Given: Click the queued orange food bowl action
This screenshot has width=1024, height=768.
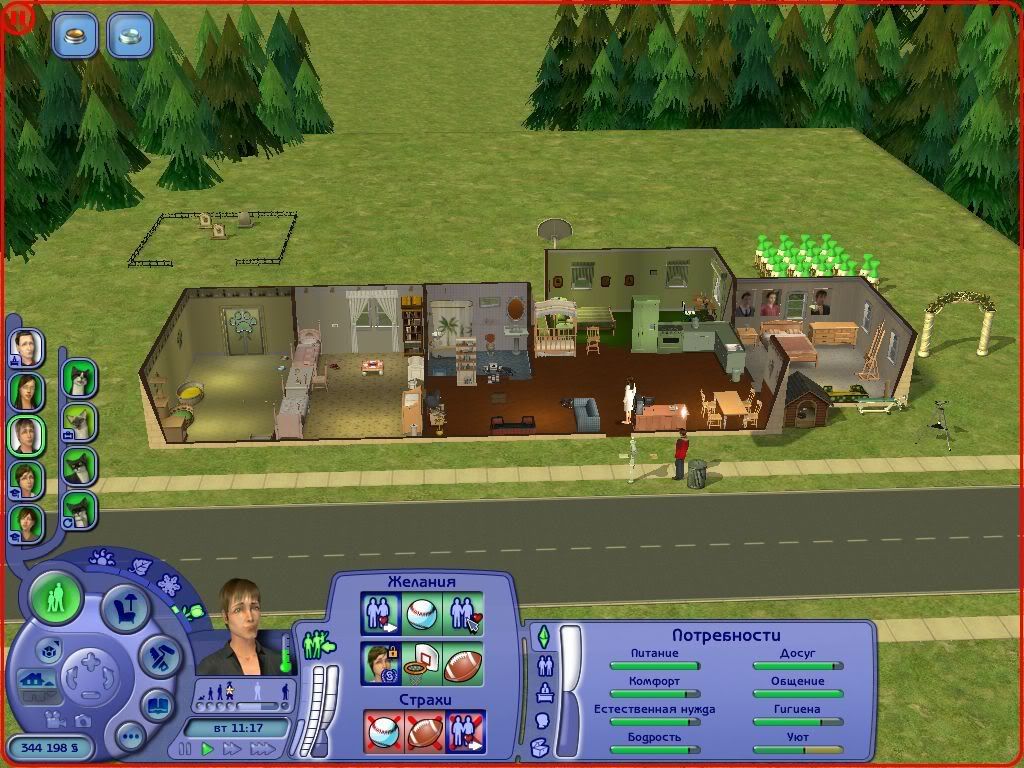Looking at the screenshot, I should (x=76, y=34).
